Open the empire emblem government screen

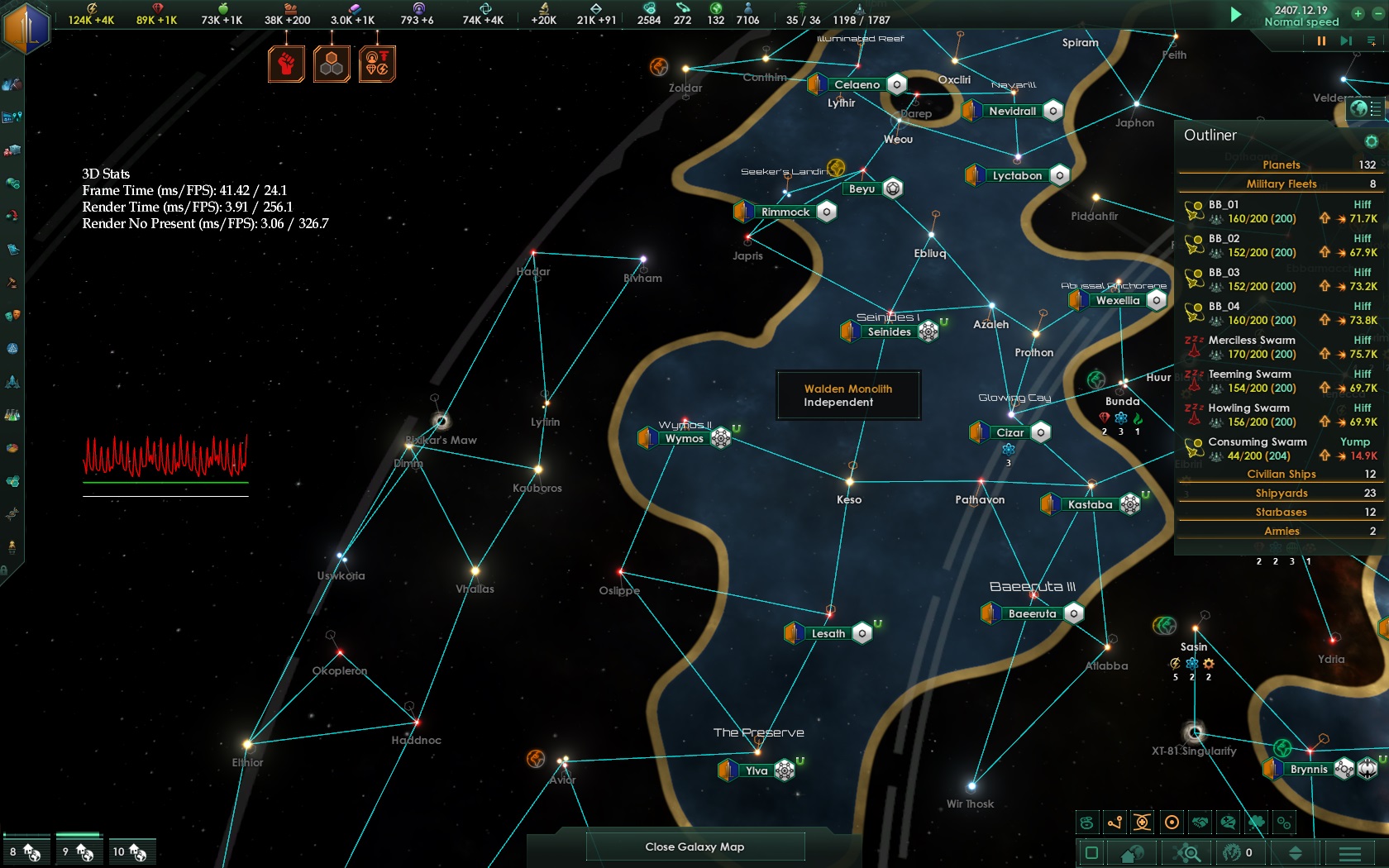click(x=26, y=26)
